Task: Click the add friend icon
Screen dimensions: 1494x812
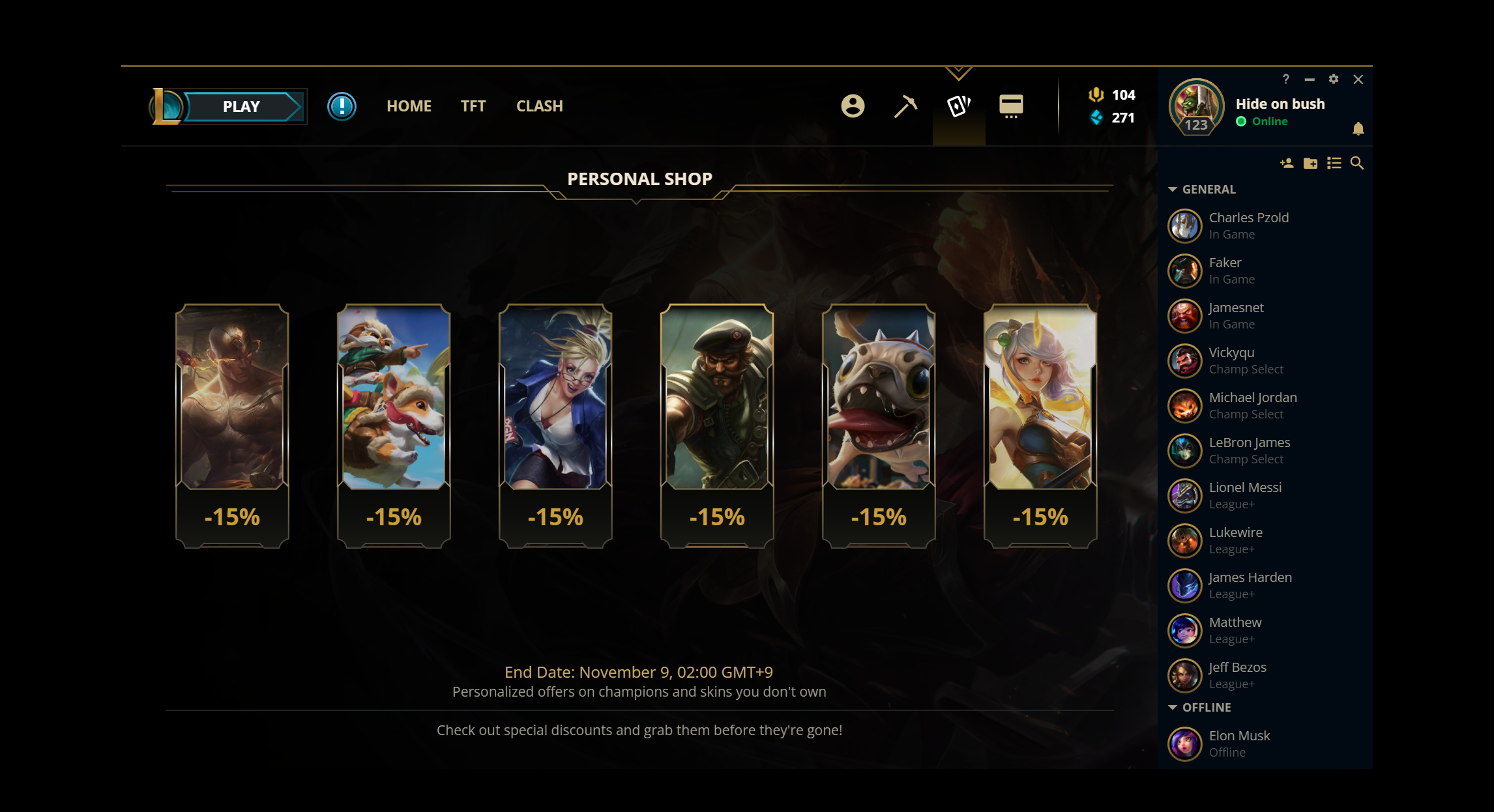Action: (x=1286, y=164)
